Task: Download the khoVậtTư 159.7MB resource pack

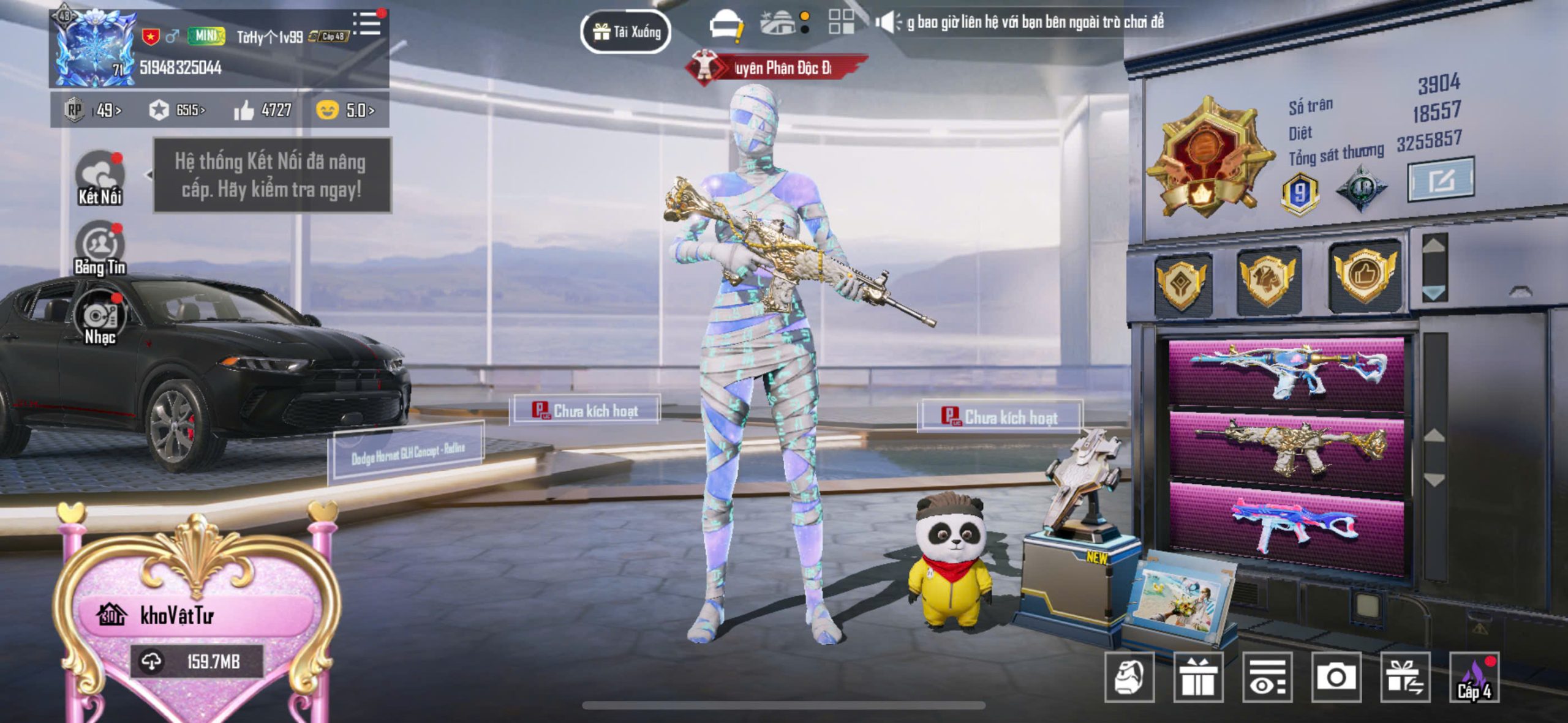Action: 197,662
